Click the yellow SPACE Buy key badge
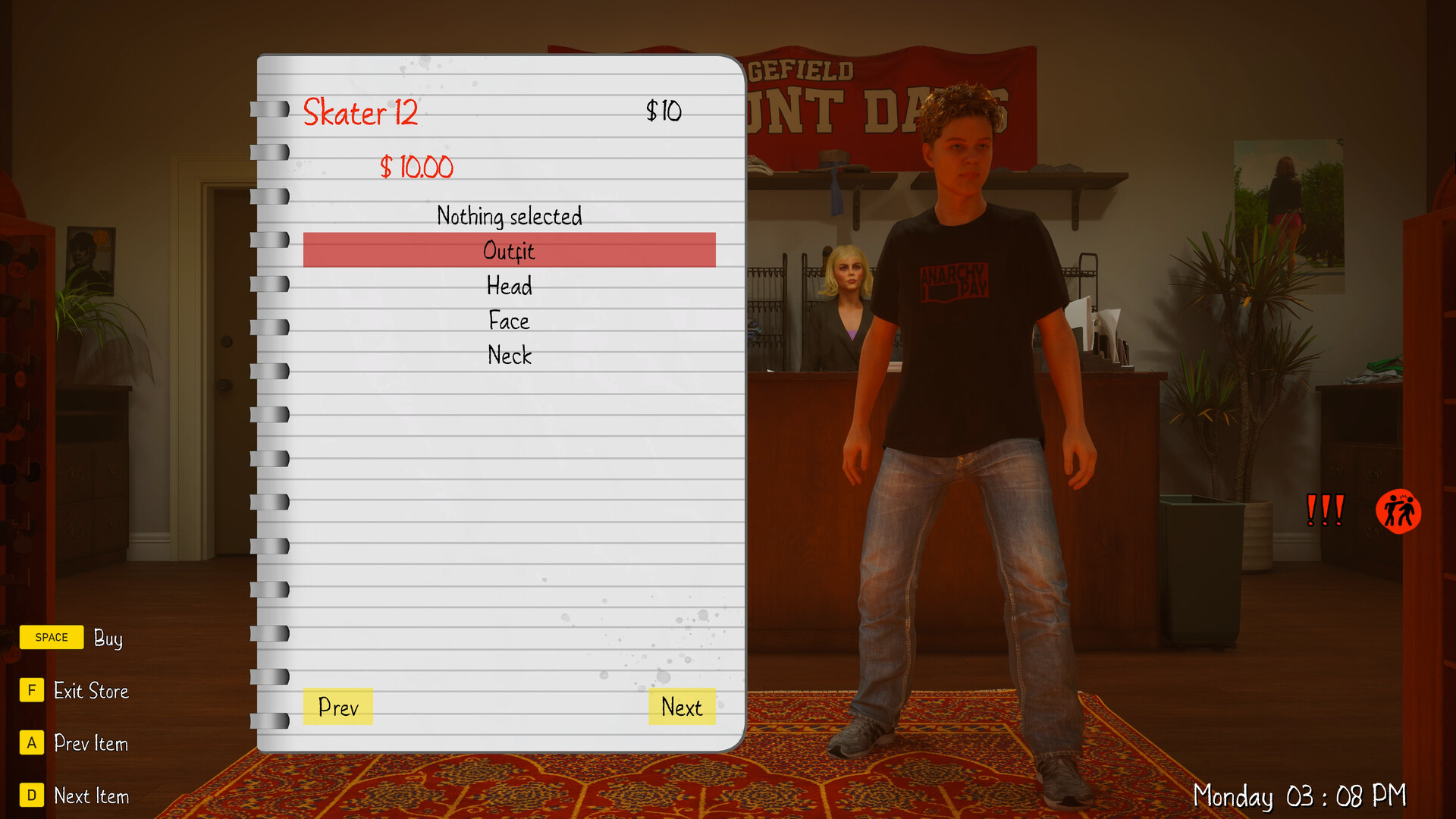The width and height of the screenshot is (1456, 819). click(51, 637)
